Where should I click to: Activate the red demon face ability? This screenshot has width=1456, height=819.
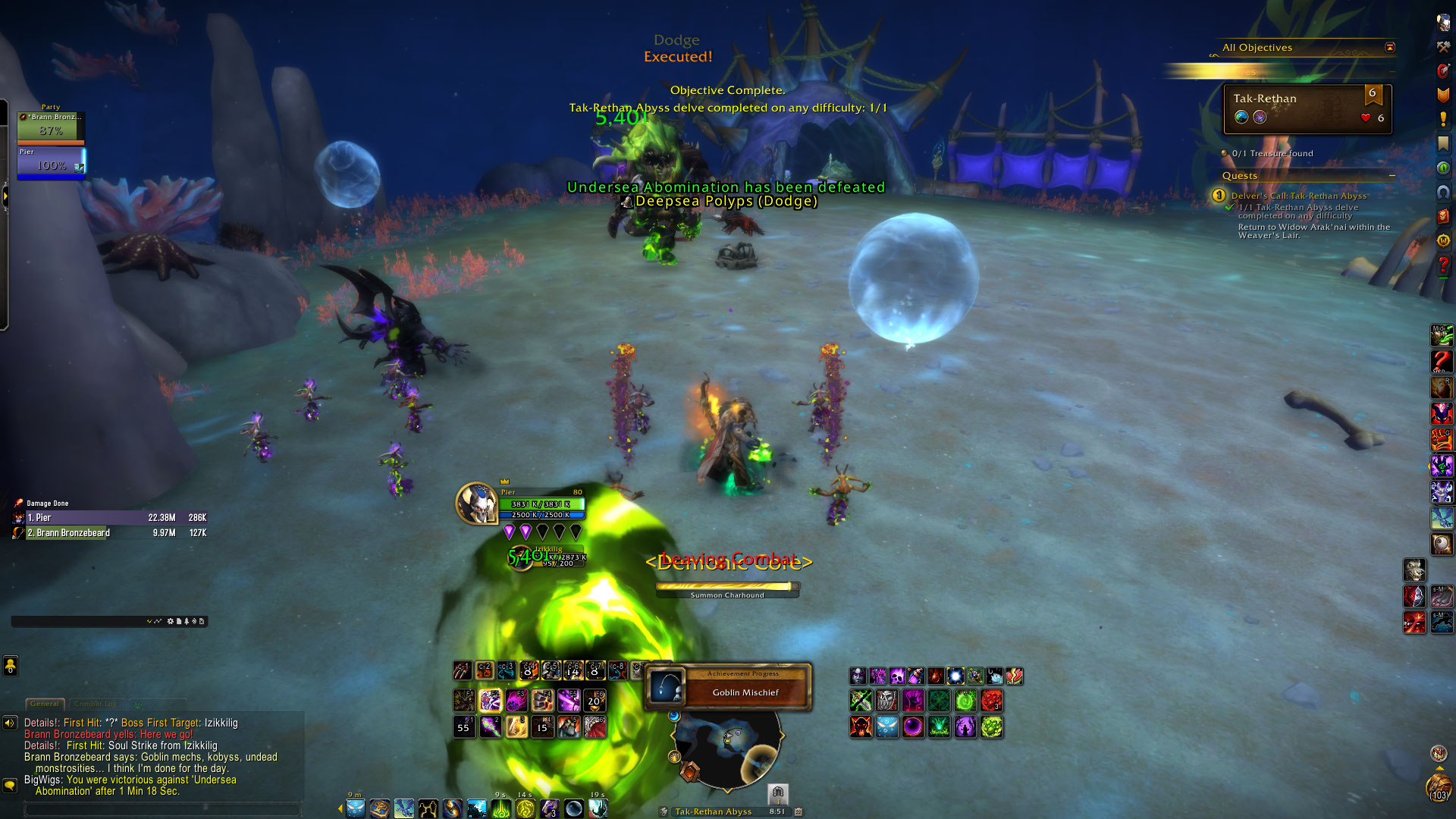861,726
